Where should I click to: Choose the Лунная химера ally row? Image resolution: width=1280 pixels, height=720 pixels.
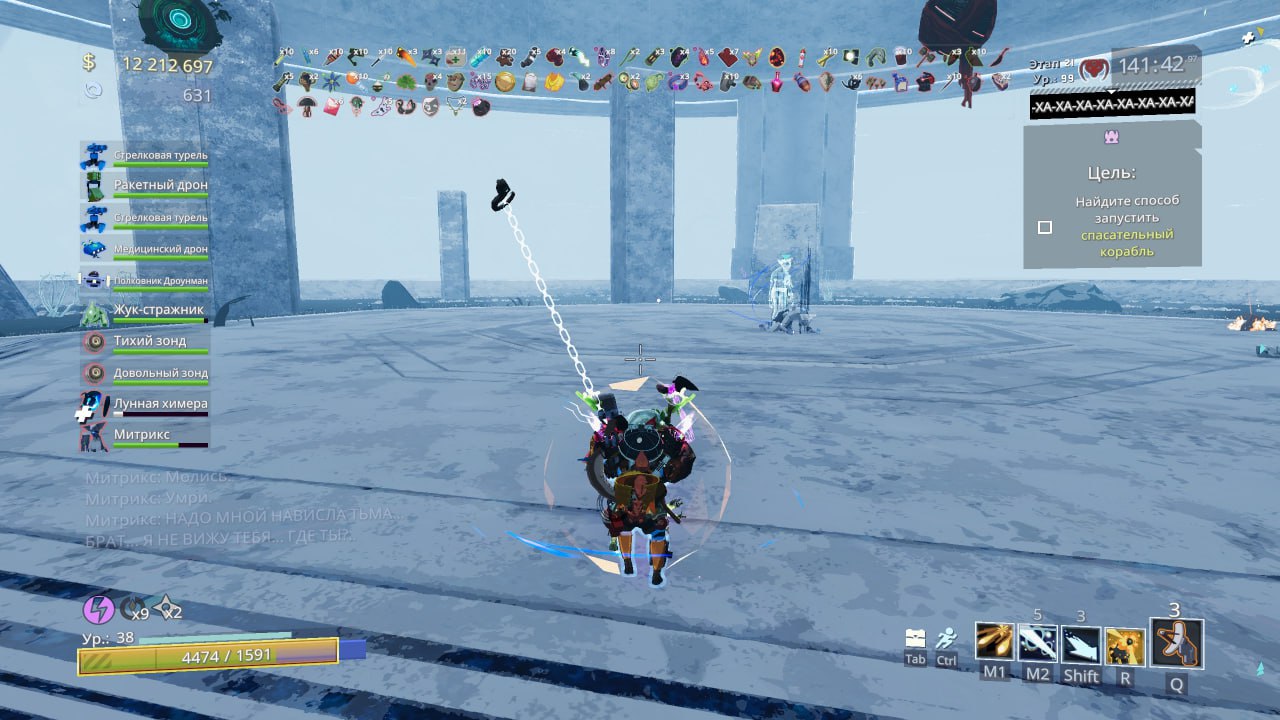pyautogui.click(x=145, y=406)
